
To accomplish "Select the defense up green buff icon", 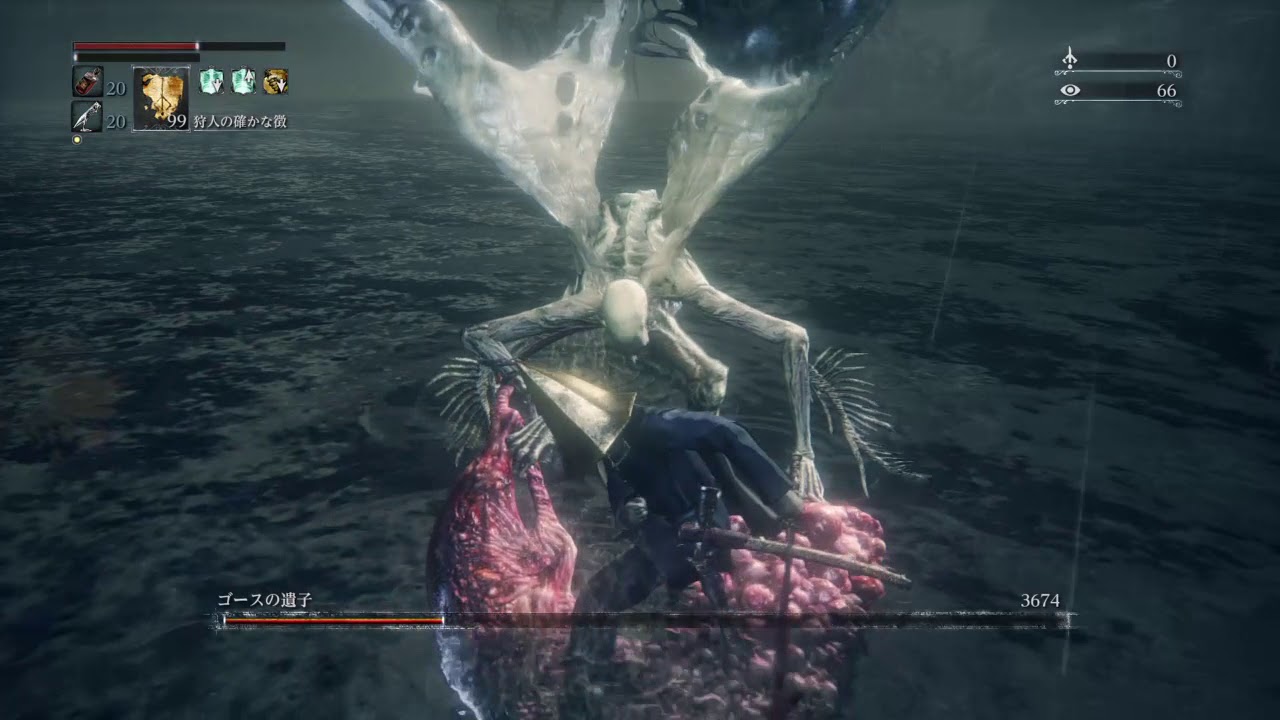I will [x=242, y=79].
